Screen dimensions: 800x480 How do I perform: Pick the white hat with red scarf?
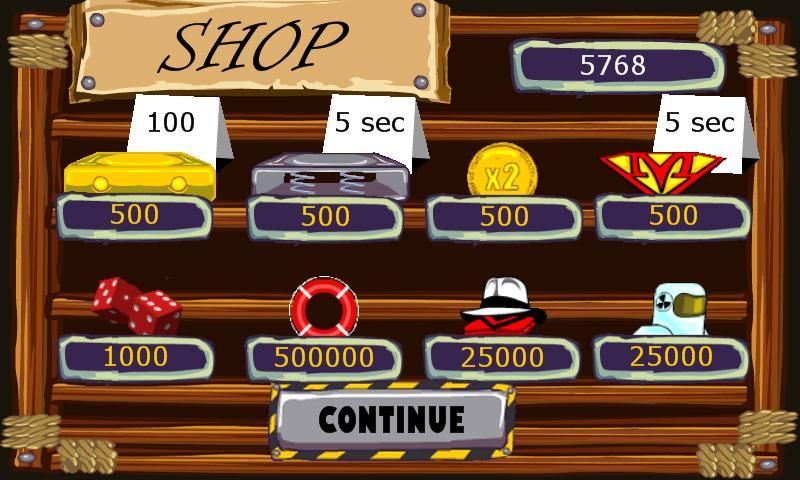504,305
